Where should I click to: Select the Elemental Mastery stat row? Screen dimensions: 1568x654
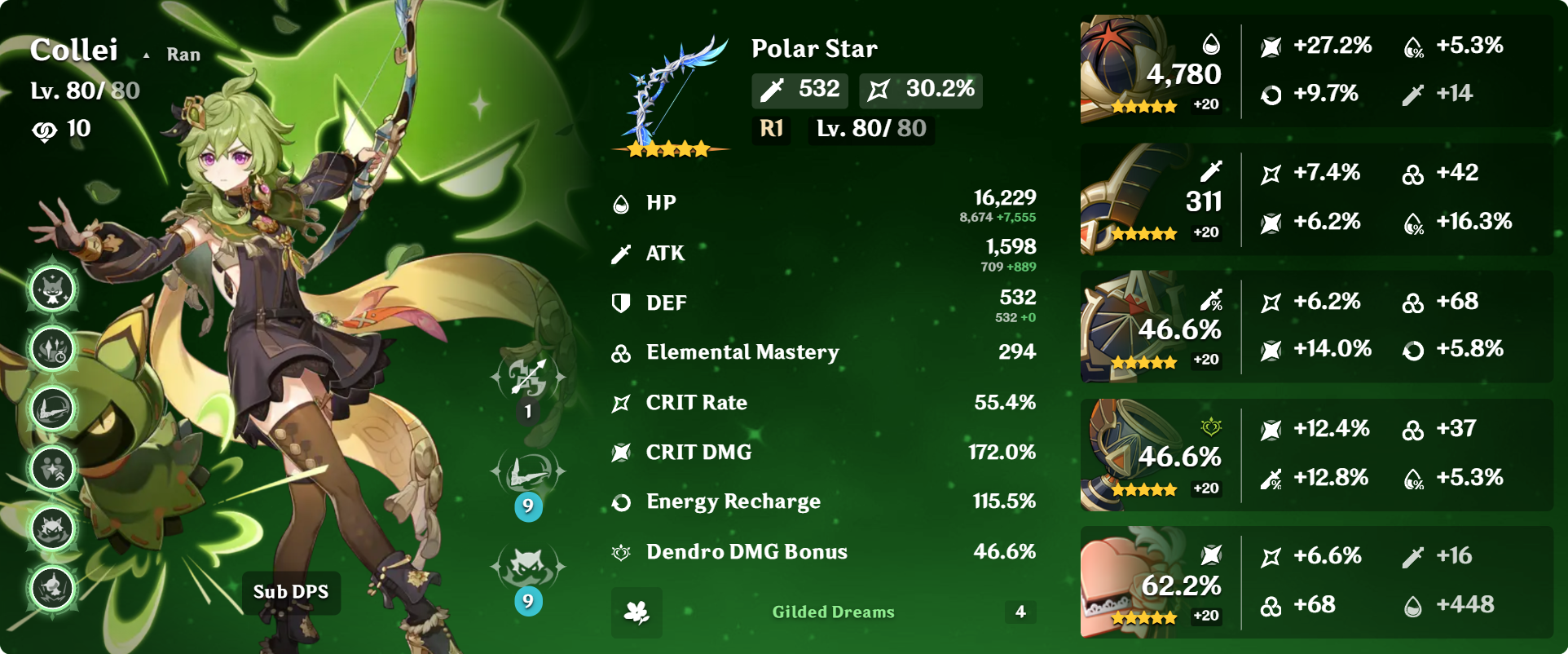(823, 352)
